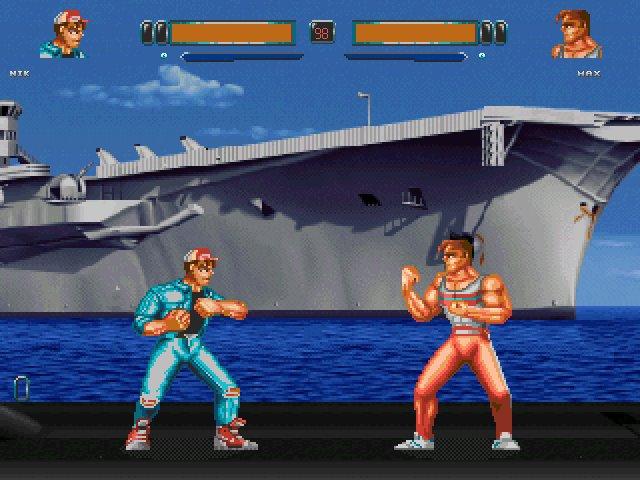Select Max's fighter portrait
The height and width of the screenshot is (480, 640).
(576, 35)
